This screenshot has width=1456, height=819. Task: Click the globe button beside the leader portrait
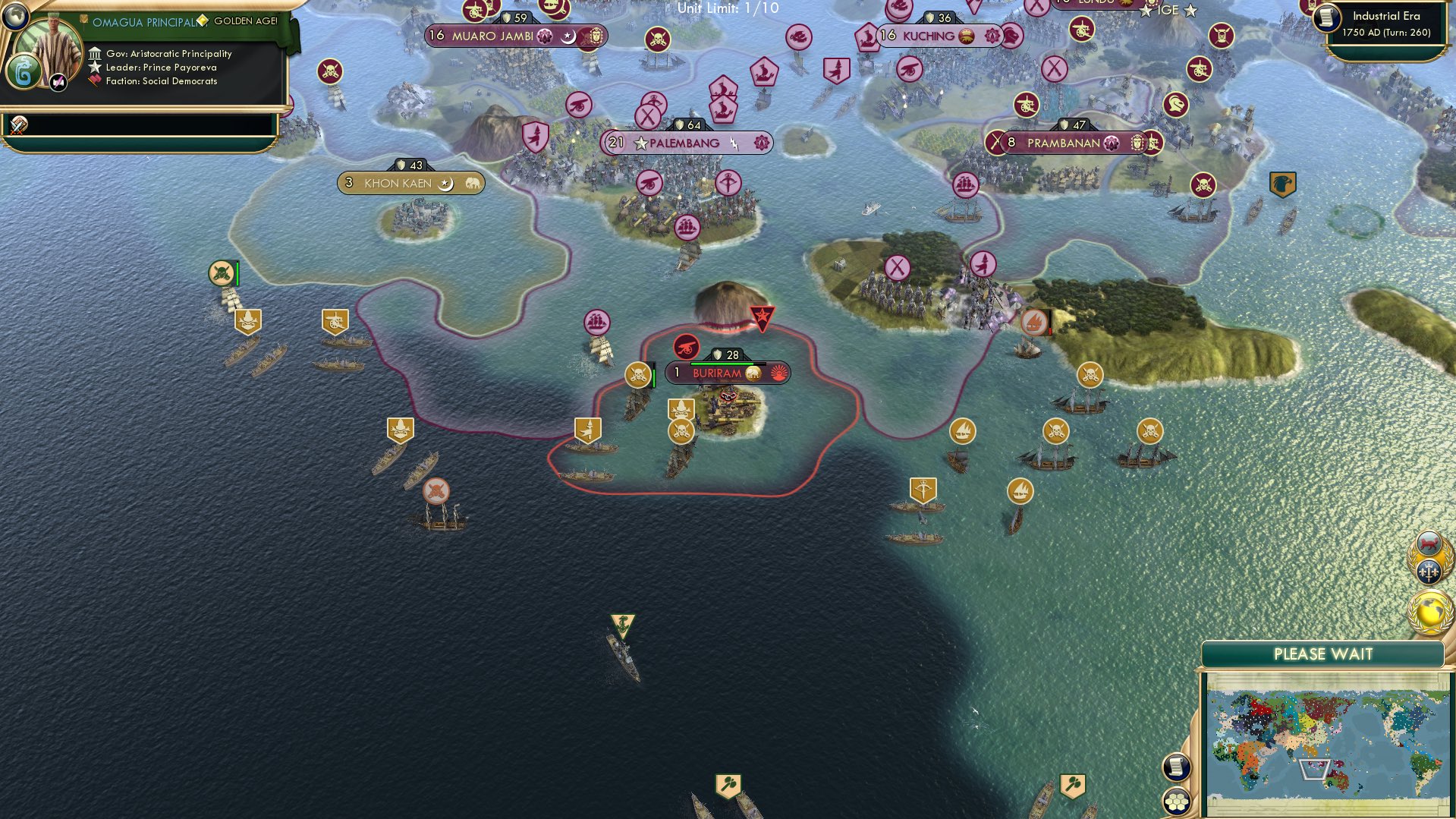[x=17, y=18]
